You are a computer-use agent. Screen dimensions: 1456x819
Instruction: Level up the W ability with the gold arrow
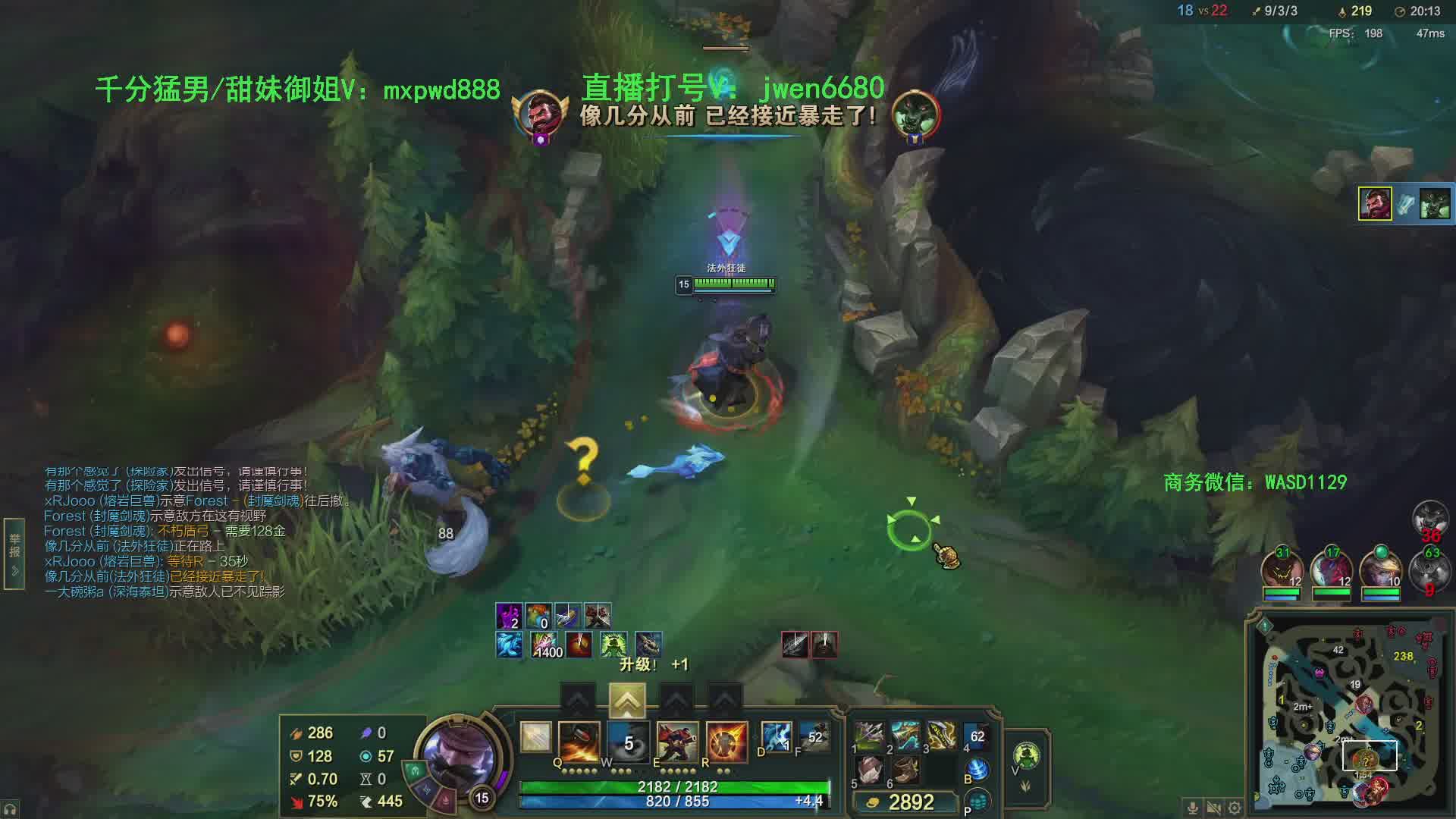[x=627, y=701]
